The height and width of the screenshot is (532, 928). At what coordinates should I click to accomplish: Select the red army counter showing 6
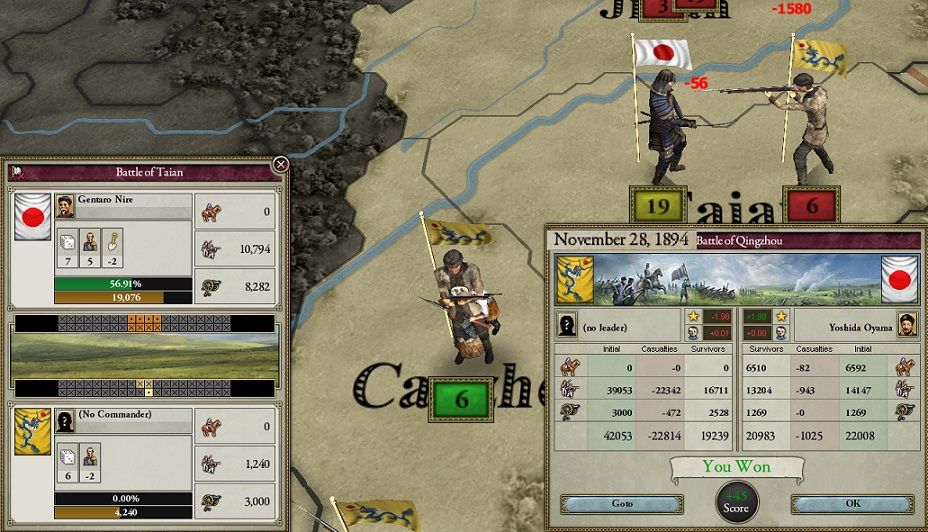click(x=812, y=206)
